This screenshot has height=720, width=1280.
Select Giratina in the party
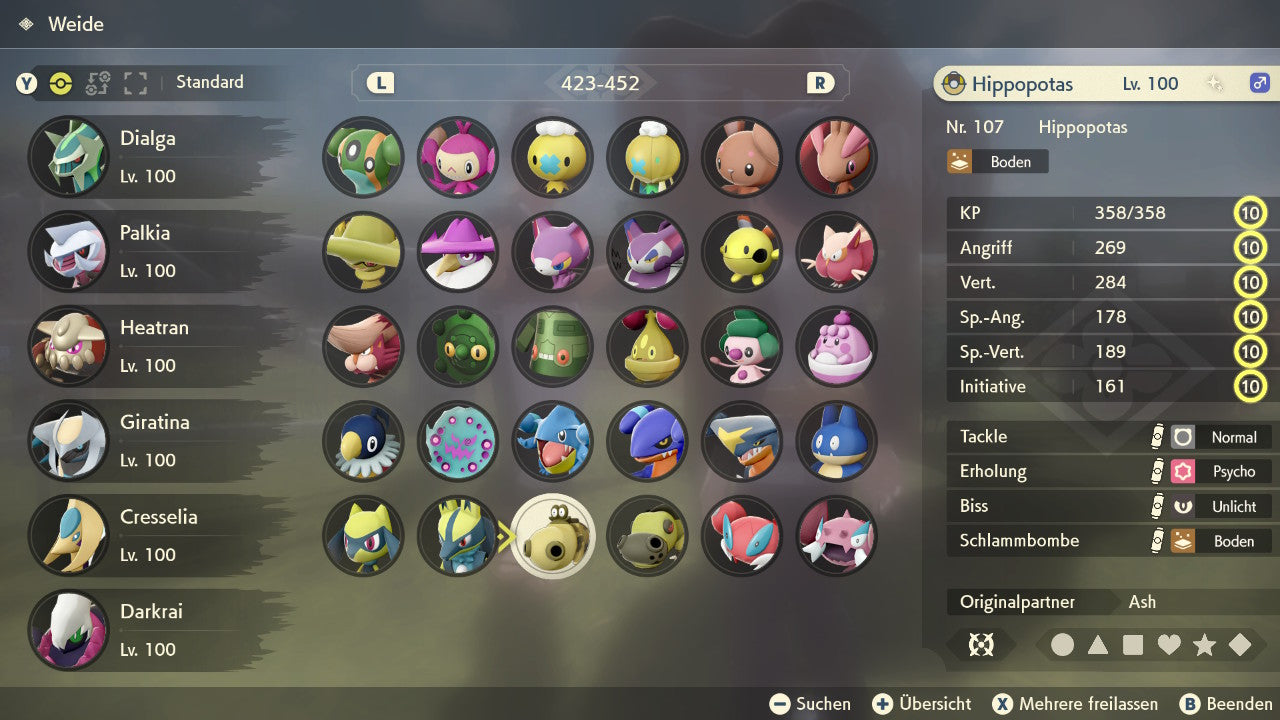(150, 440)
